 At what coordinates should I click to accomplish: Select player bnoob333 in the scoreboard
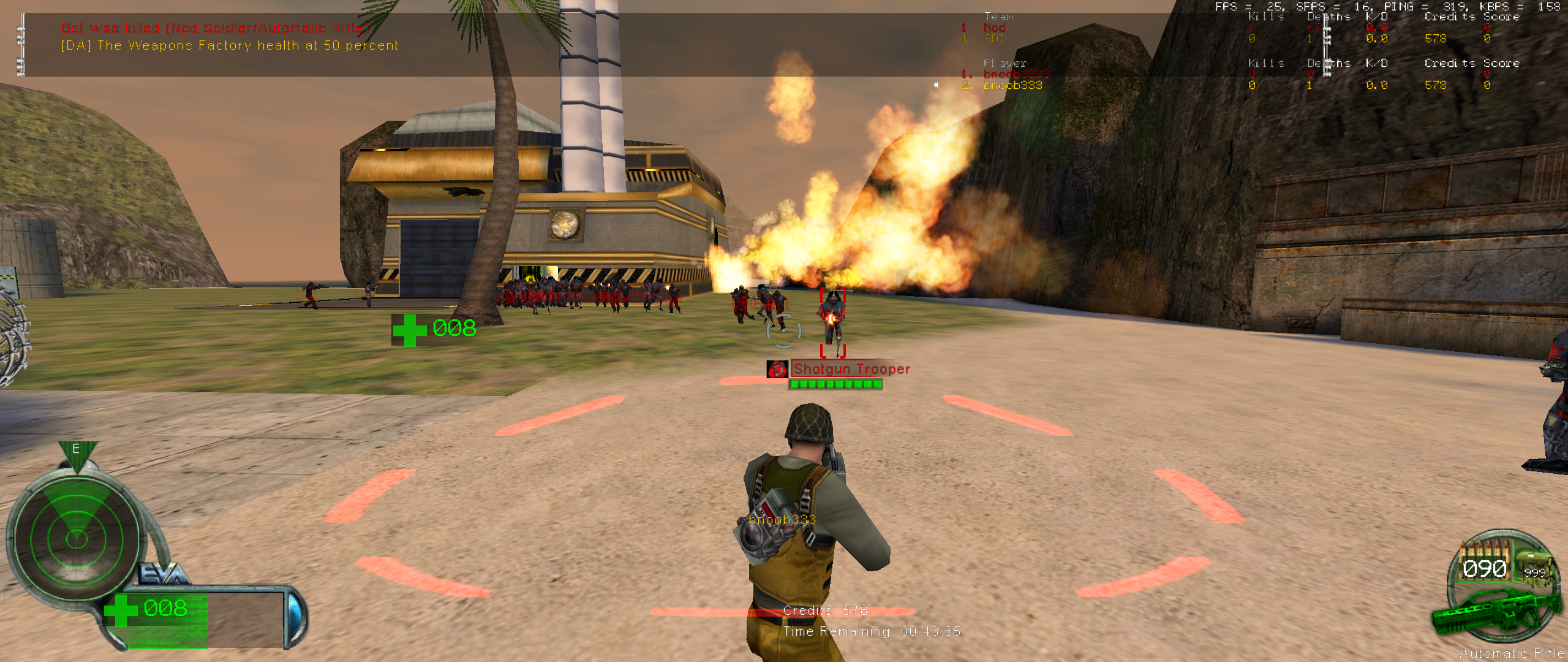pyautogui.click(x=1012, y=85)
